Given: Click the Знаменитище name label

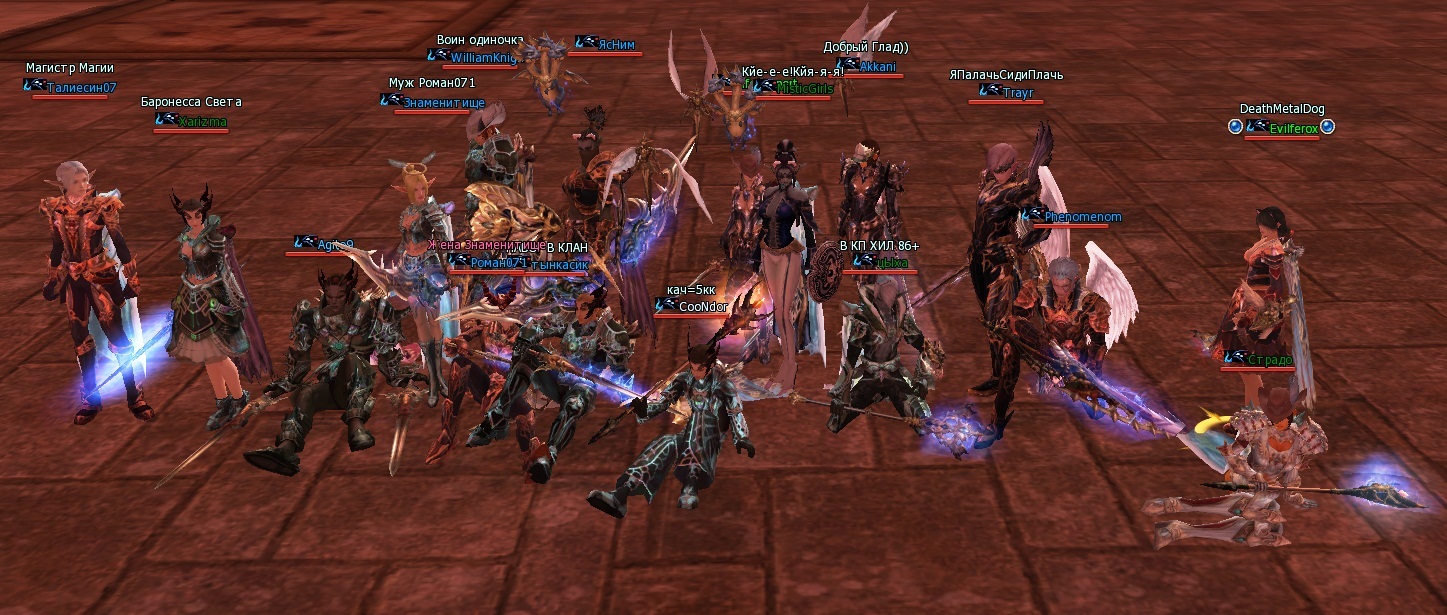Looking at the screenshot, I should click(x=444, y=102).
